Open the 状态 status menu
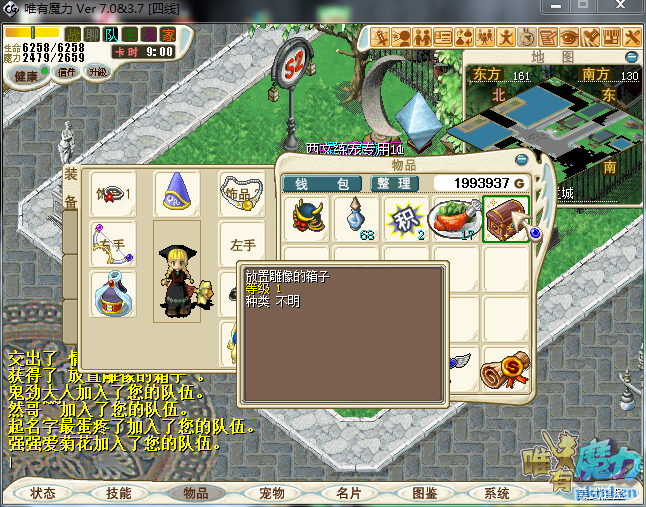The image size is (646, 507). coord(43,493)
